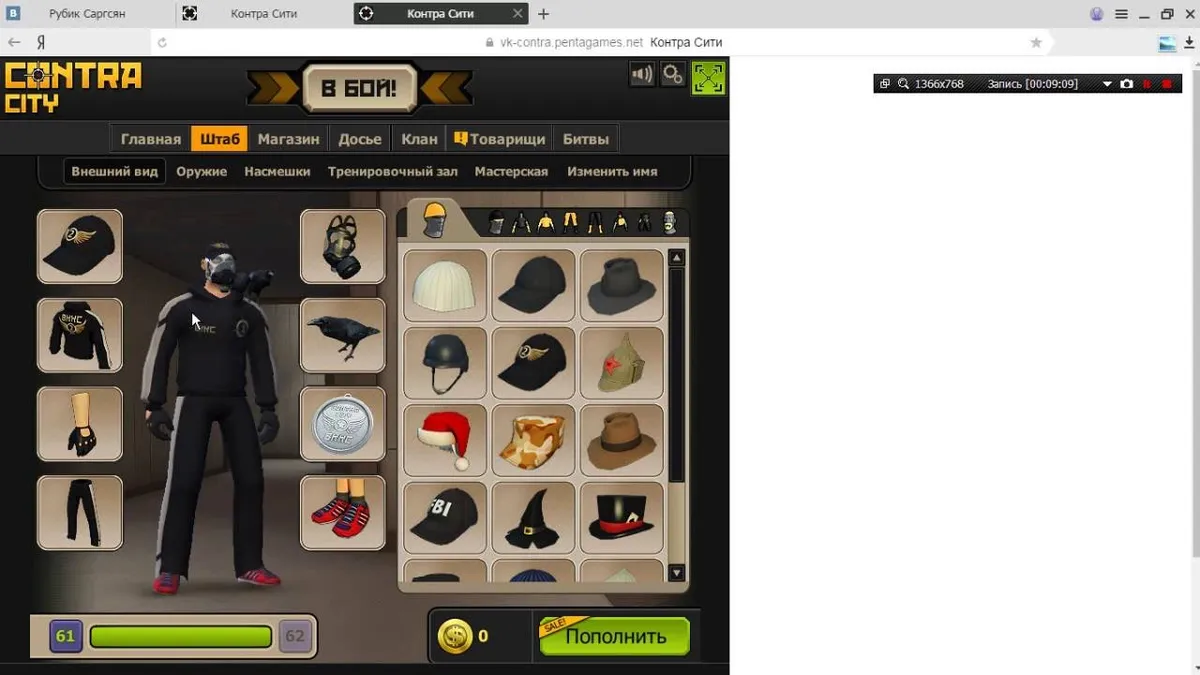Toggle fullscreen with the green icon
Image resolution: width=1200 pixels, height=675 pixels.
pyautogui.click(x=708, y=77)
